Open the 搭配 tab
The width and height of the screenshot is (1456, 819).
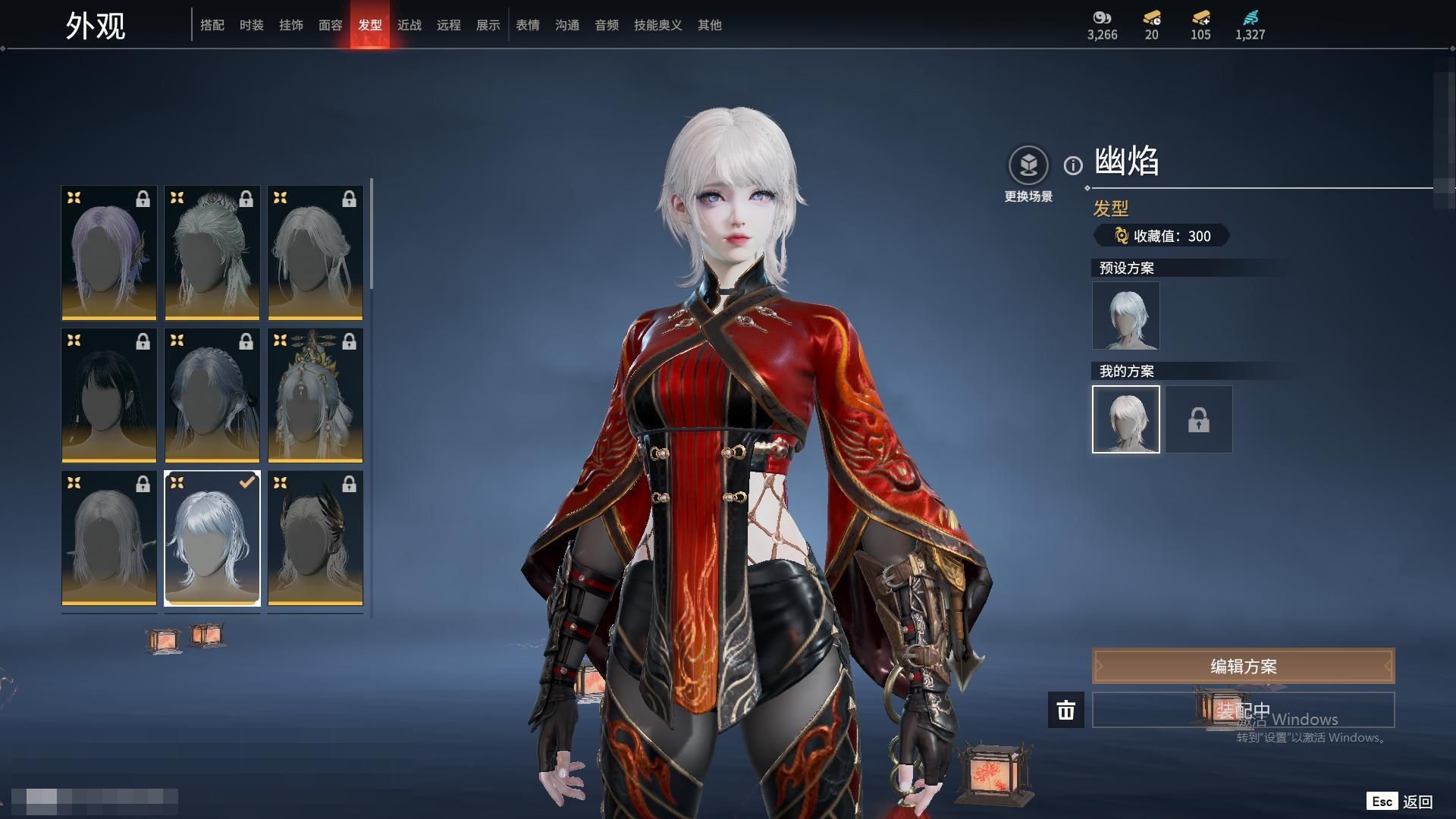point(212,25)
